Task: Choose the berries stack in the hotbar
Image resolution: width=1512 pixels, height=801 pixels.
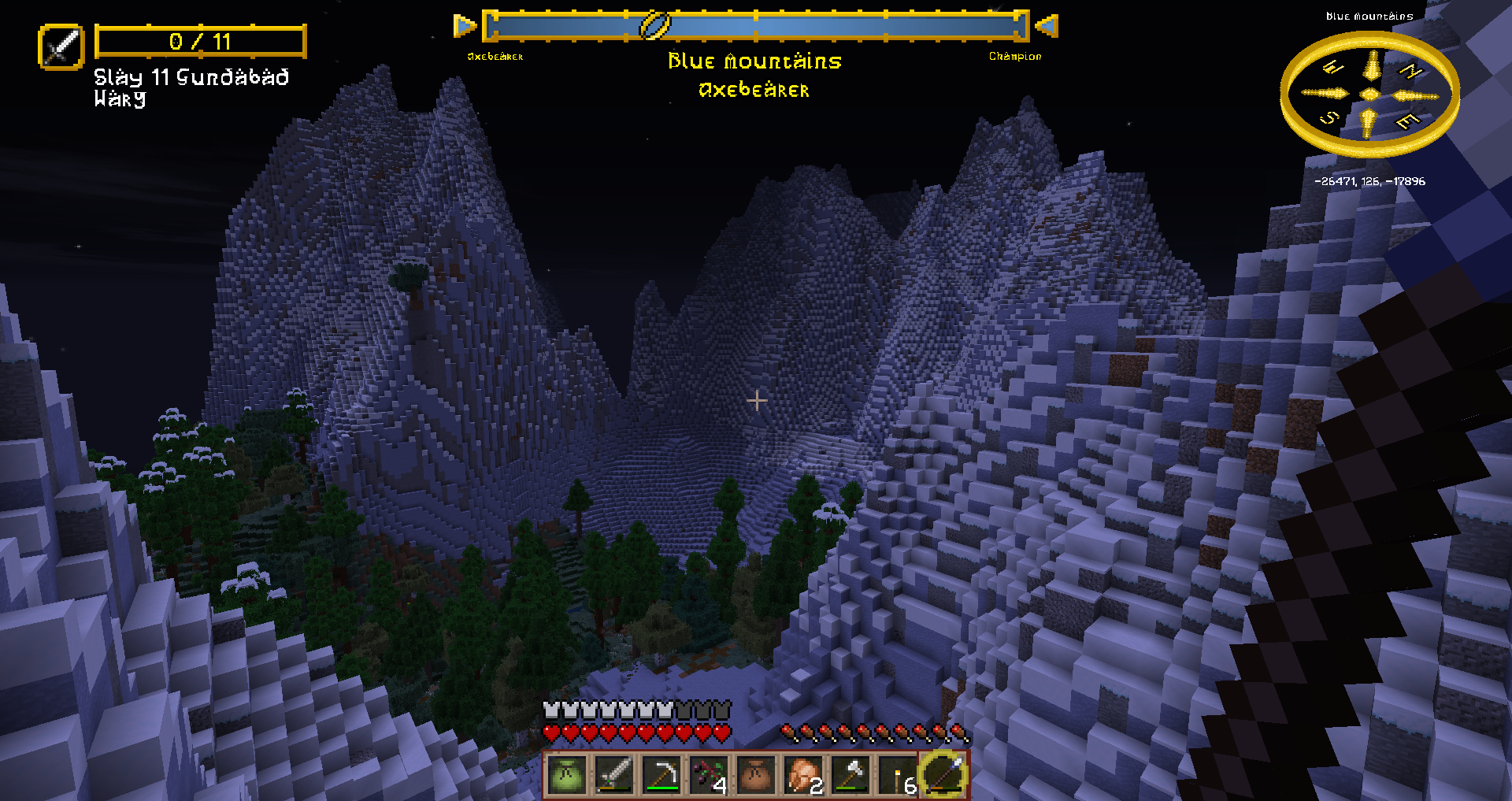Action: 709,775
